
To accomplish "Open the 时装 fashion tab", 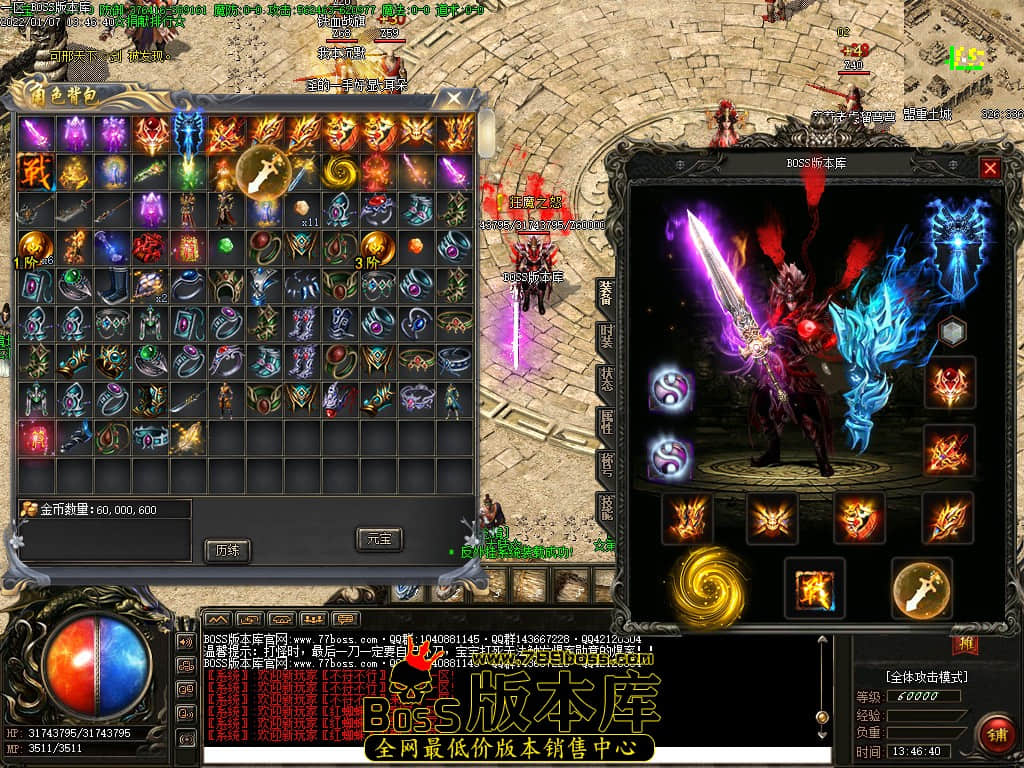I will [606, 336].
